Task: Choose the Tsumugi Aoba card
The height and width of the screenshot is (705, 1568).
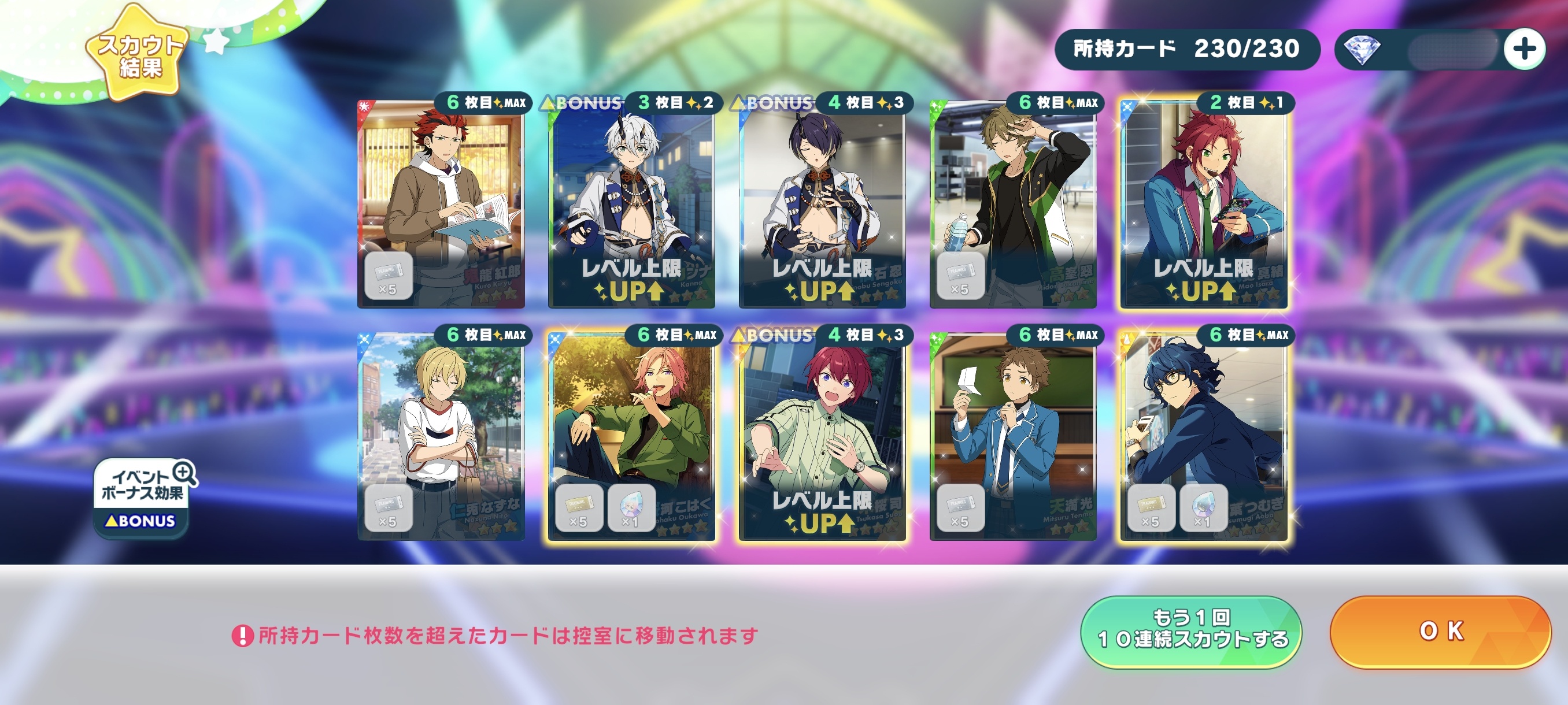Action: 1203,436
